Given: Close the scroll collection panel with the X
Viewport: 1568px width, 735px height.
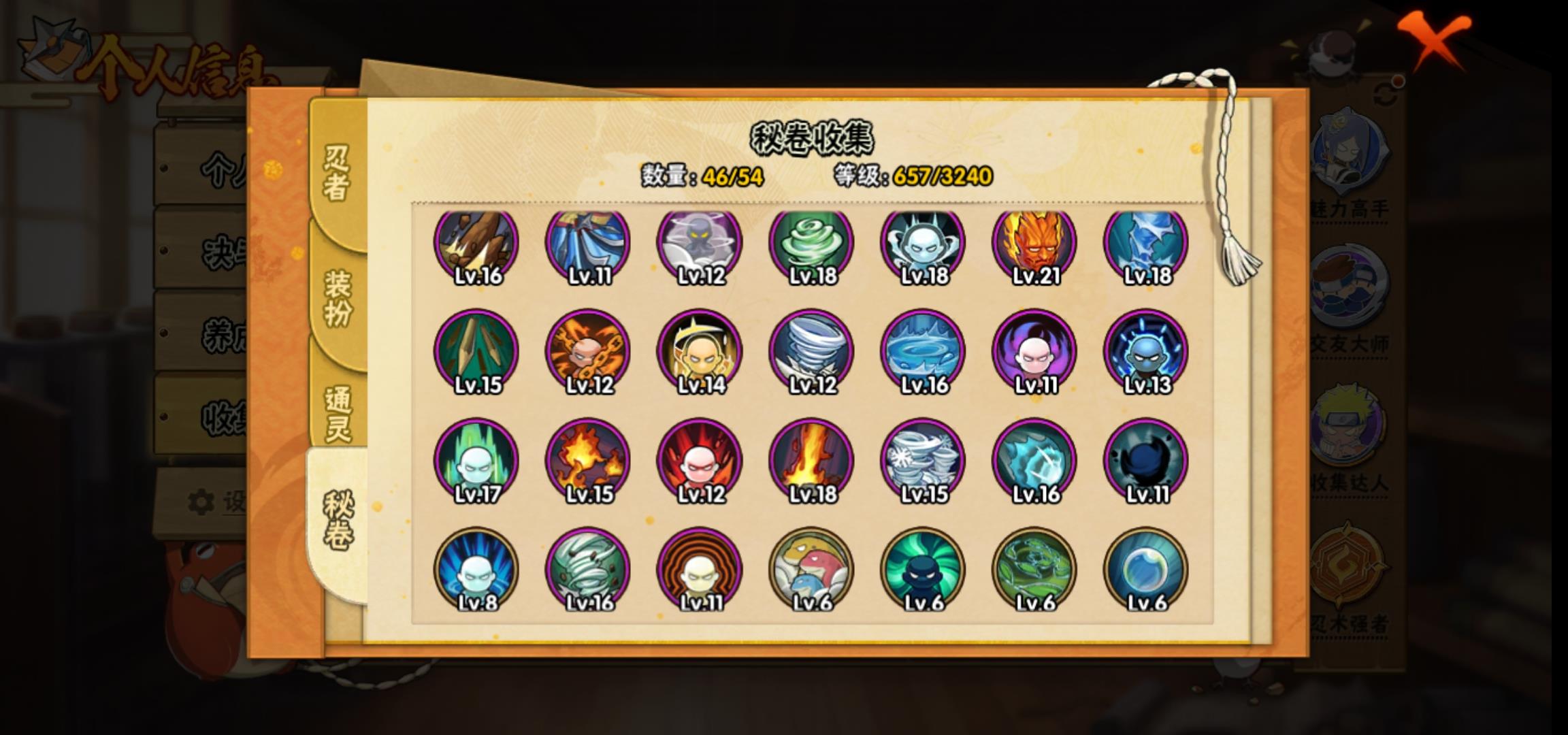Looking at the screenshot, I should 1435,39.
